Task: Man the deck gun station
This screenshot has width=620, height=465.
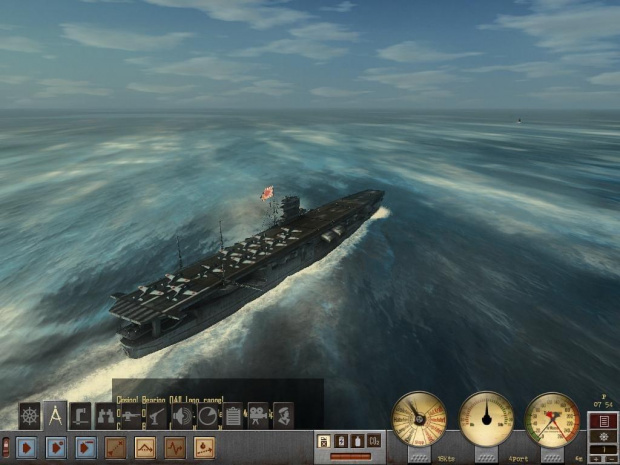Action: [x=132, y=415]
